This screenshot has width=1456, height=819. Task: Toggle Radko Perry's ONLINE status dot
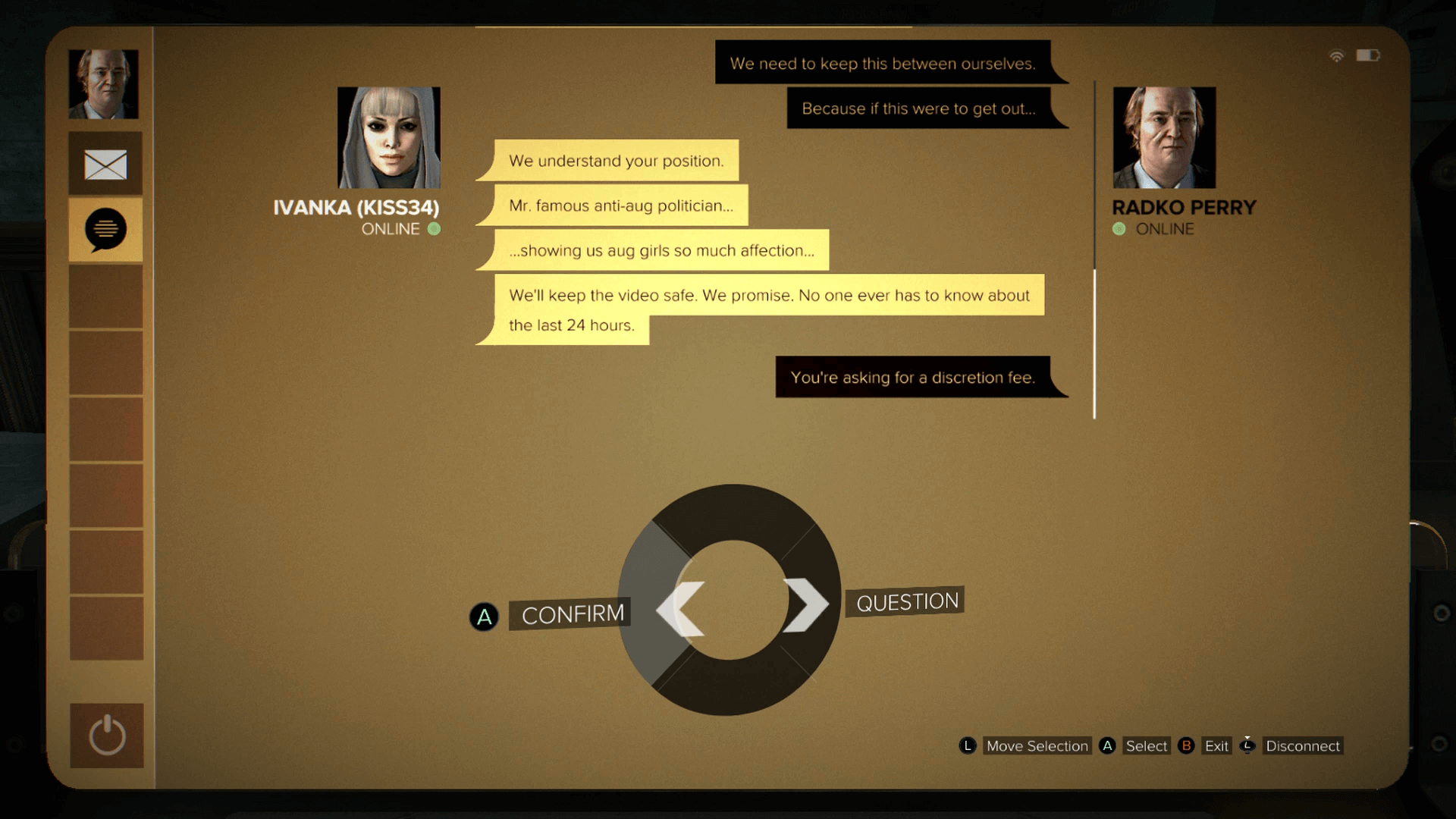coord(1119,229)
